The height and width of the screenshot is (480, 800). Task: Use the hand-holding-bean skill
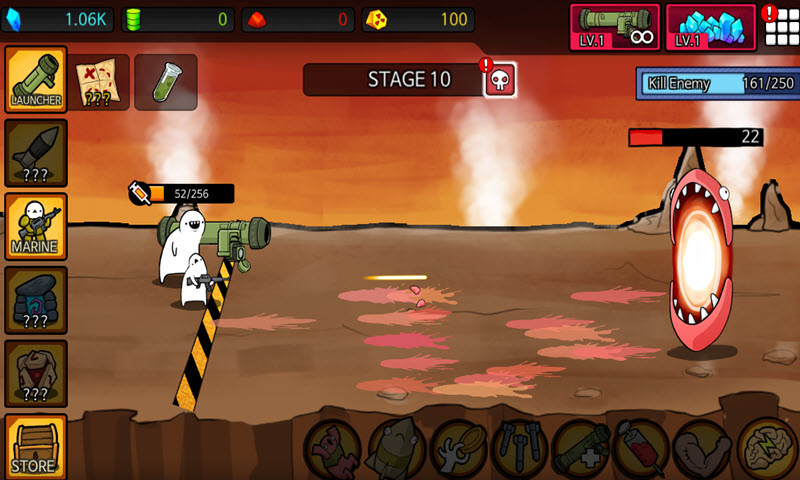click(x=458, y=448)
